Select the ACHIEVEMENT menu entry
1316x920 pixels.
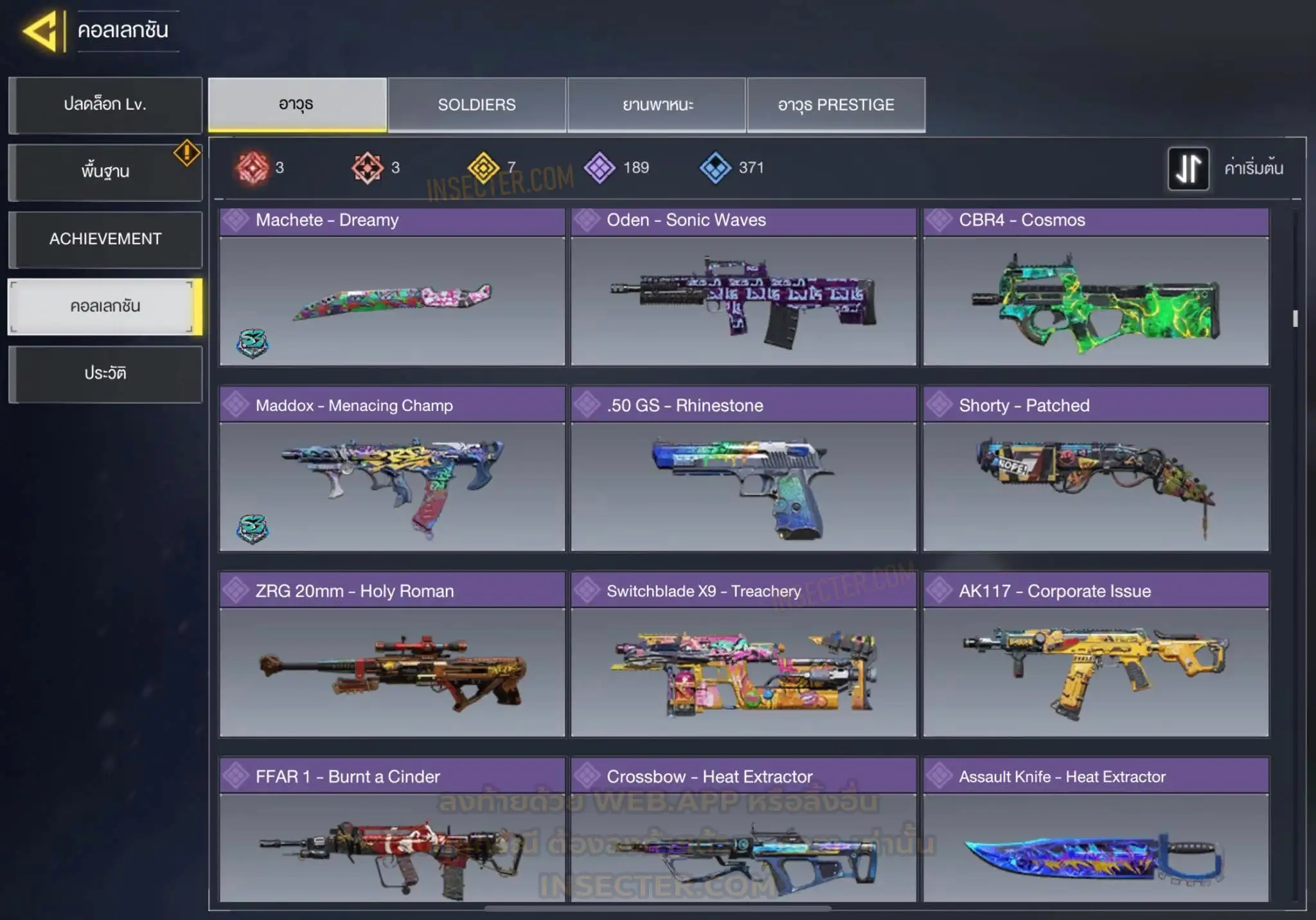coord(105,239)
